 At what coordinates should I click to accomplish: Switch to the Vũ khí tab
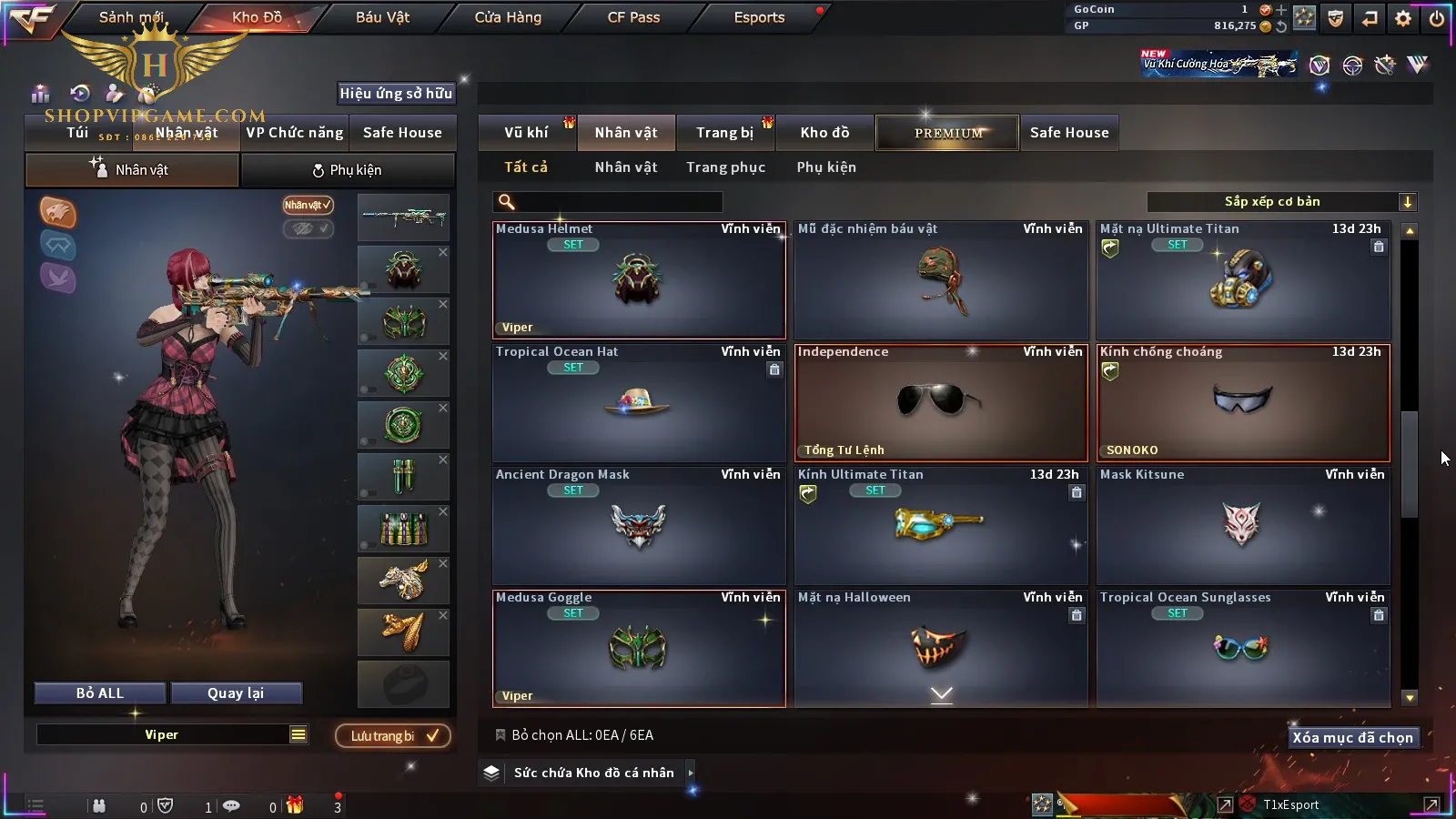[x=526, y=133]
